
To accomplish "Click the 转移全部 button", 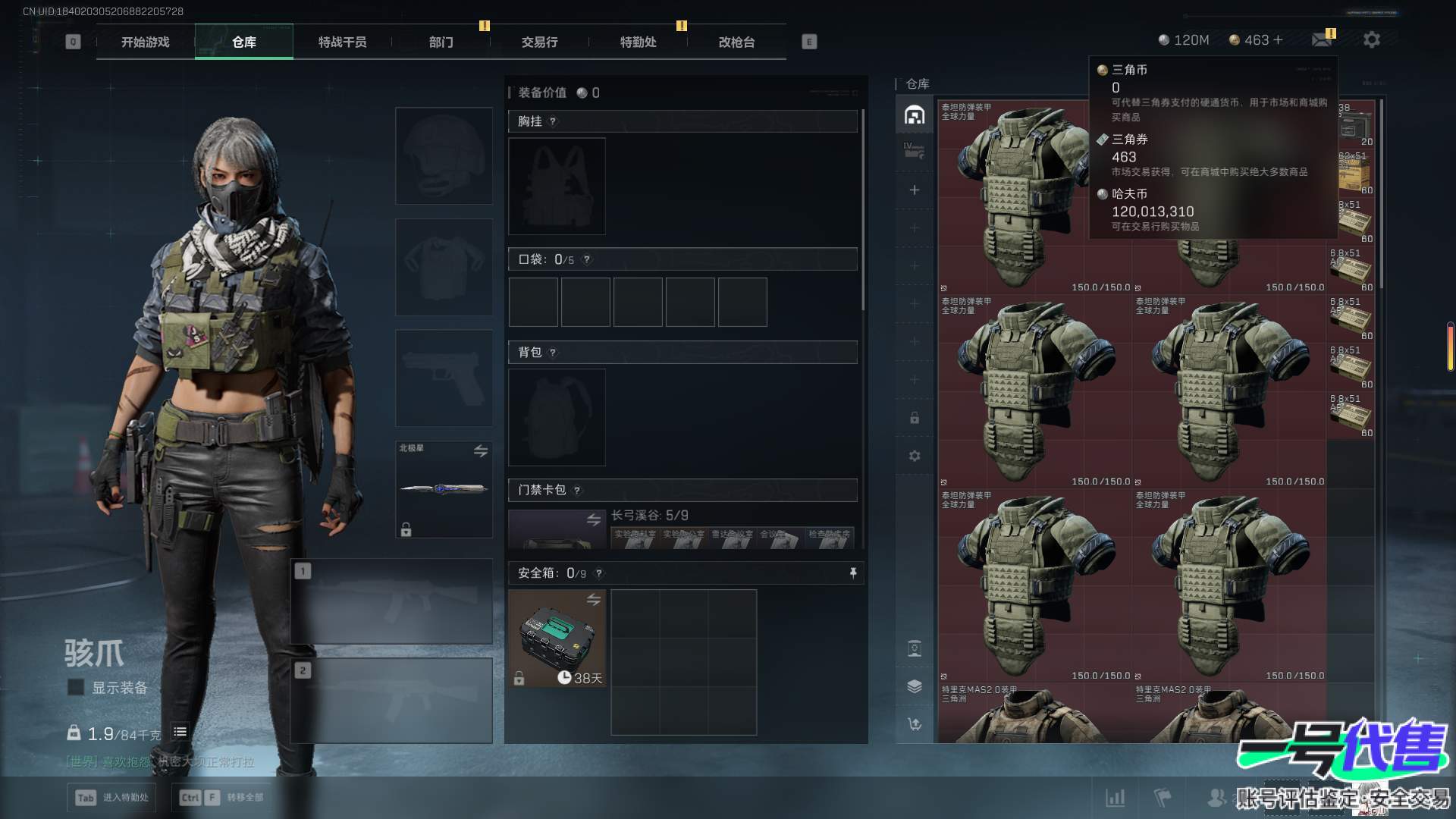I will coord(222,797).
